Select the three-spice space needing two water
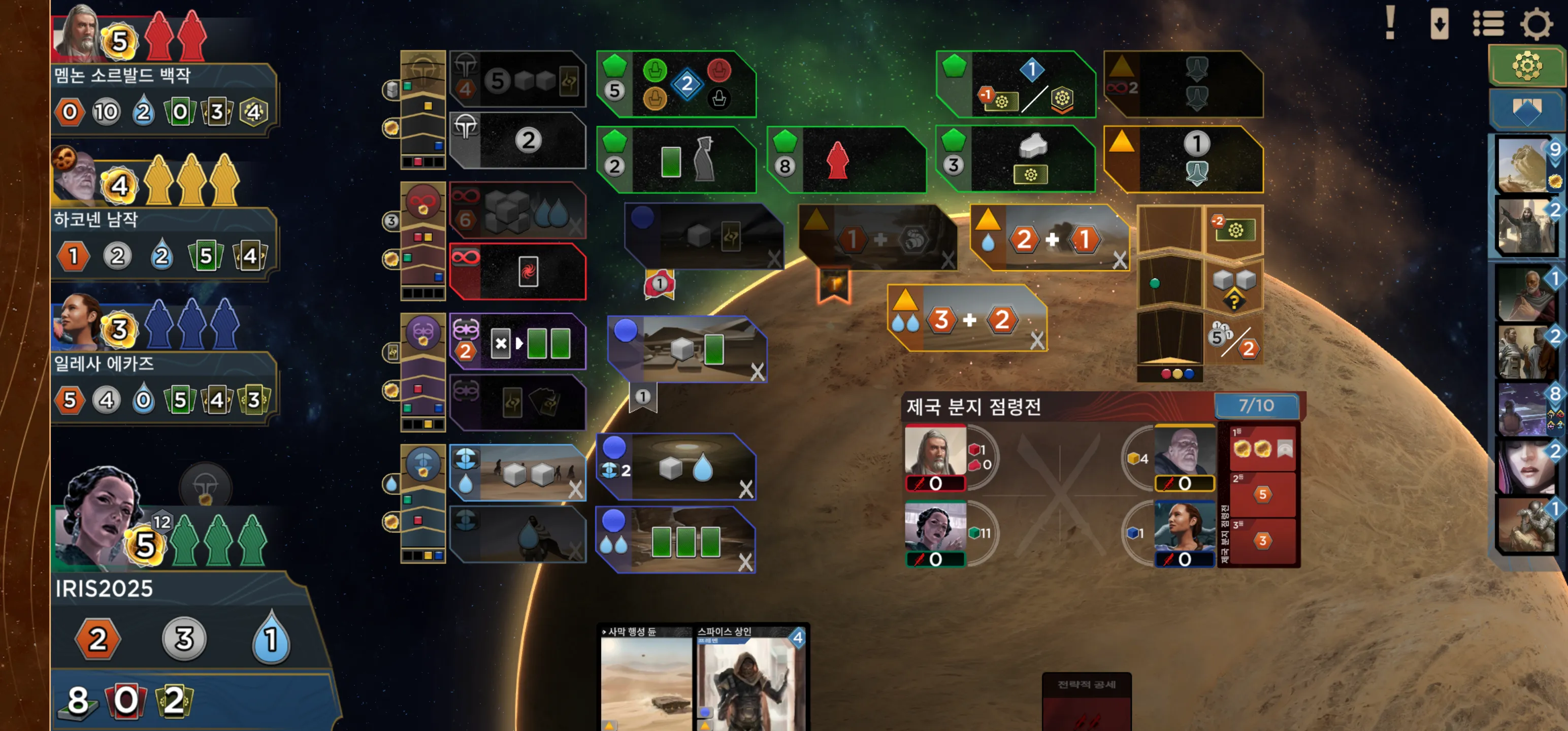This screenshot has height=731, width=1568. click(968, 319)
